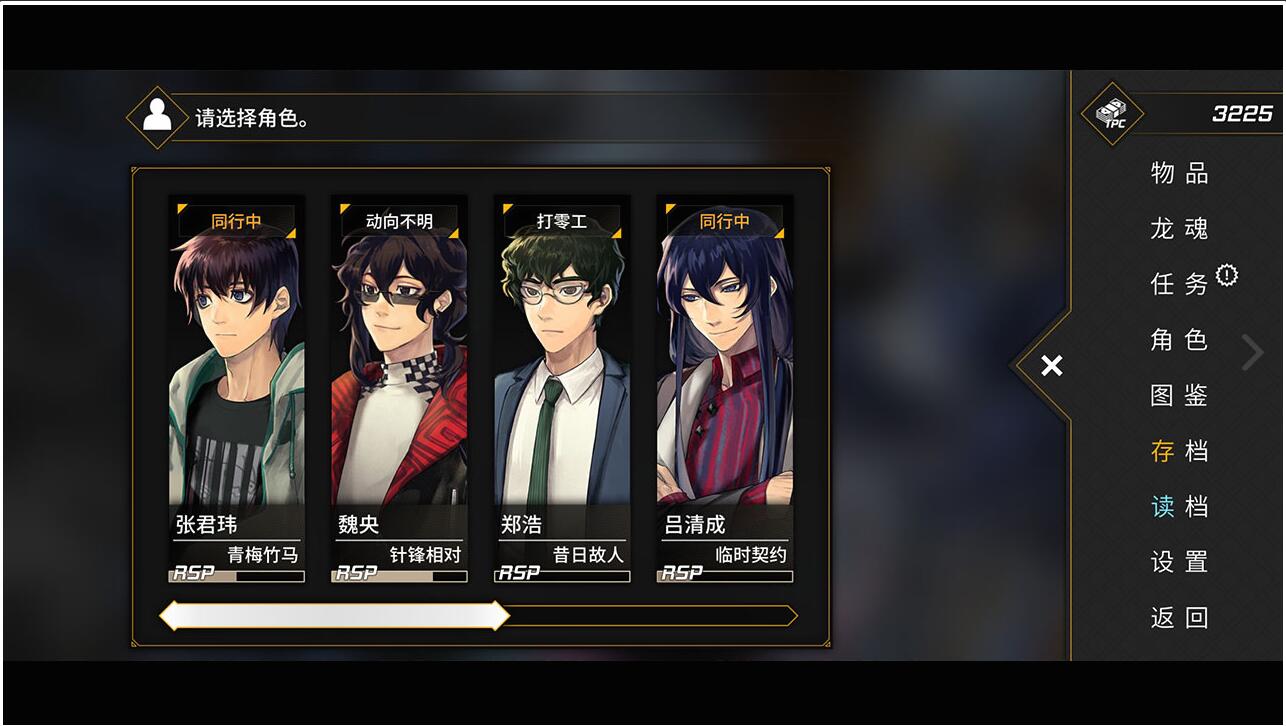Open the 设置 settings menu
Viewport: 1286px width, 726px height.
point(1179,562)
